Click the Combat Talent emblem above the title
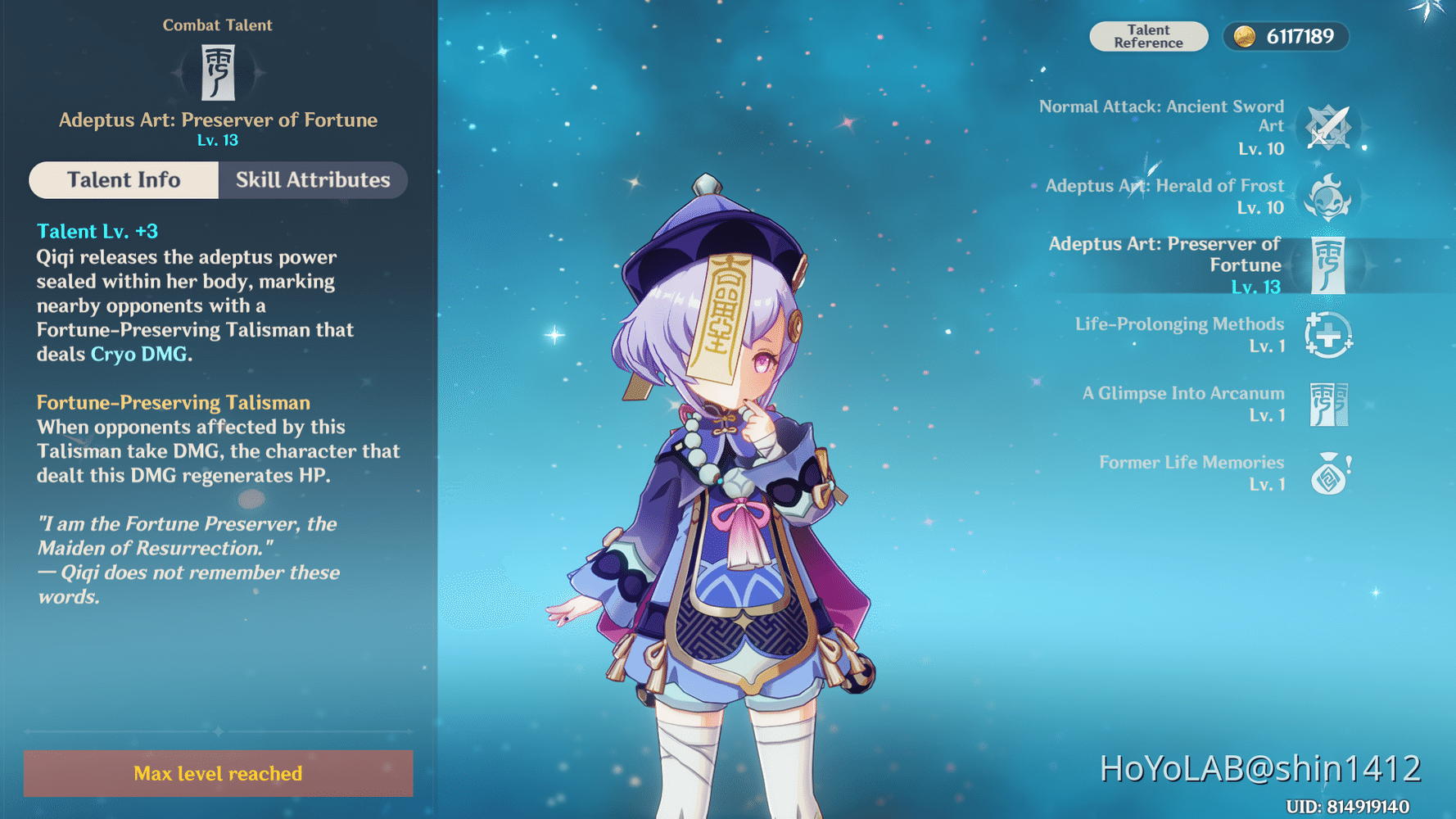This screenshot has width=1456, height=819. click(217, 72)
